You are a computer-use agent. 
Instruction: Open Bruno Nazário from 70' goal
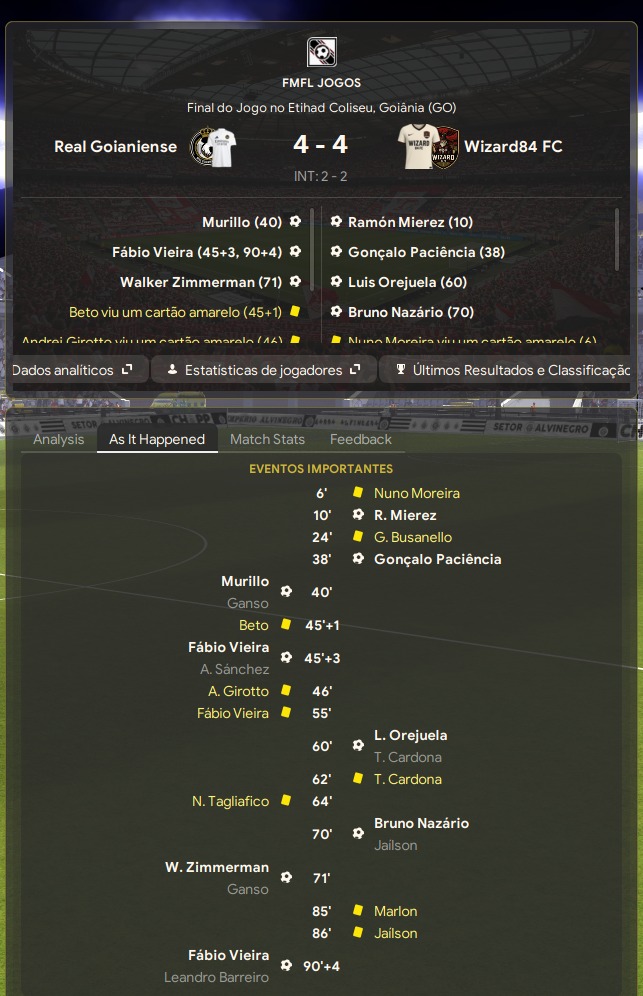pos(421,823)
